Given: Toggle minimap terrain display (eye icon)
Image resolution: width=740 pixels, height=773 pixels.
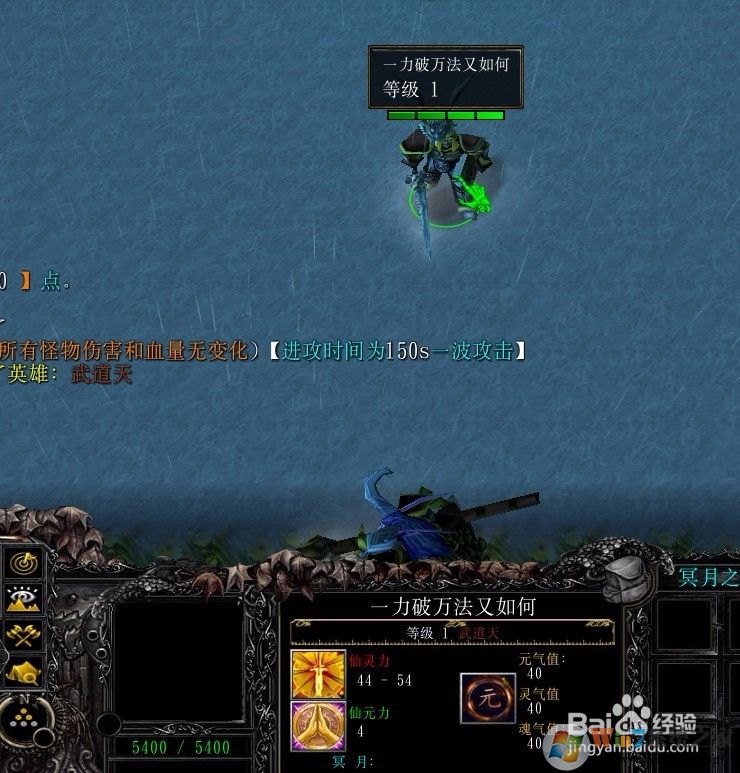Looking at the screenshot, I should (x=23, y=598).
